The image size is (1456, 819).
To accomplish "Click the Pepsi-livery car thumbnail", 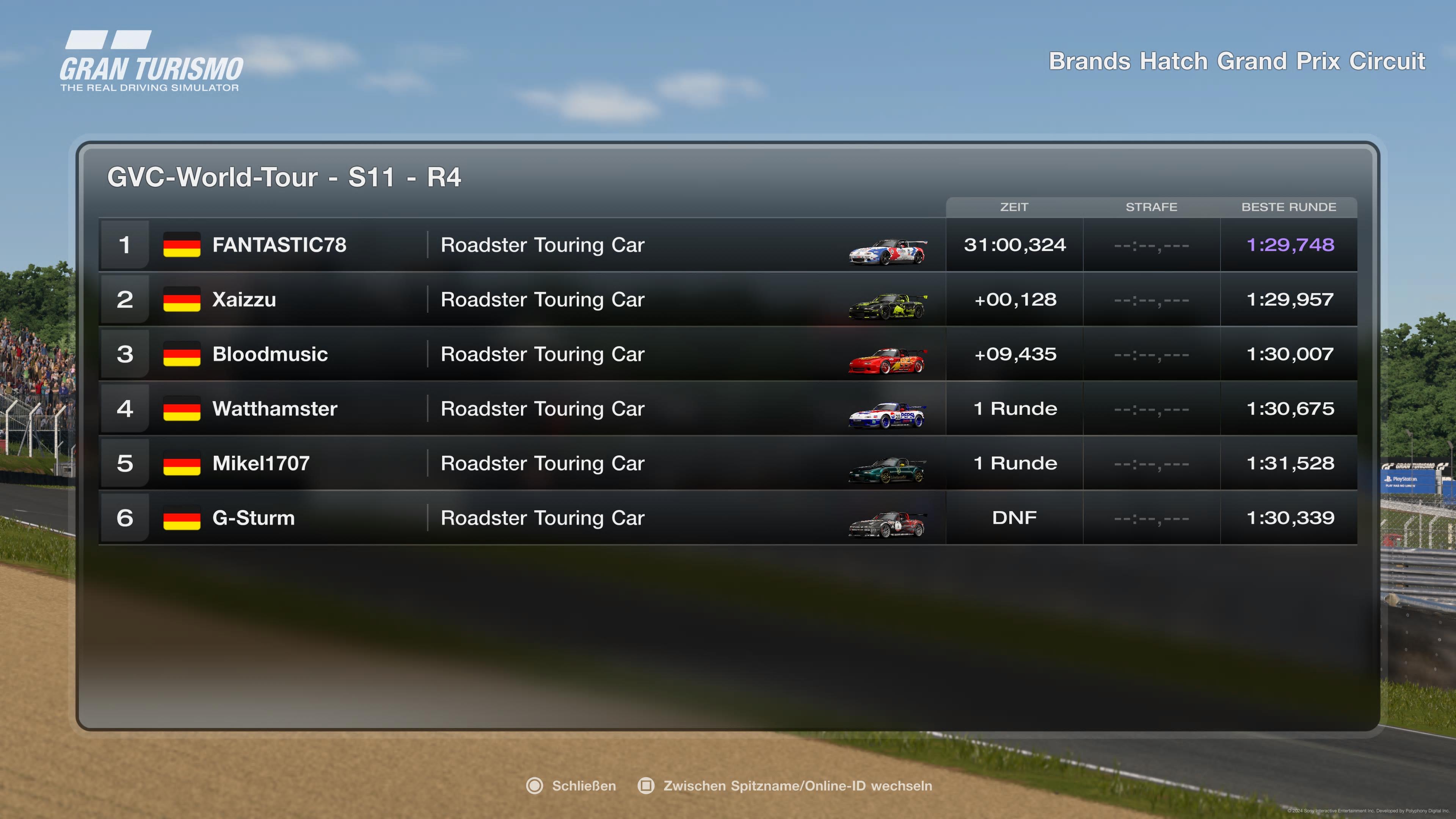I will coord(887,416).
